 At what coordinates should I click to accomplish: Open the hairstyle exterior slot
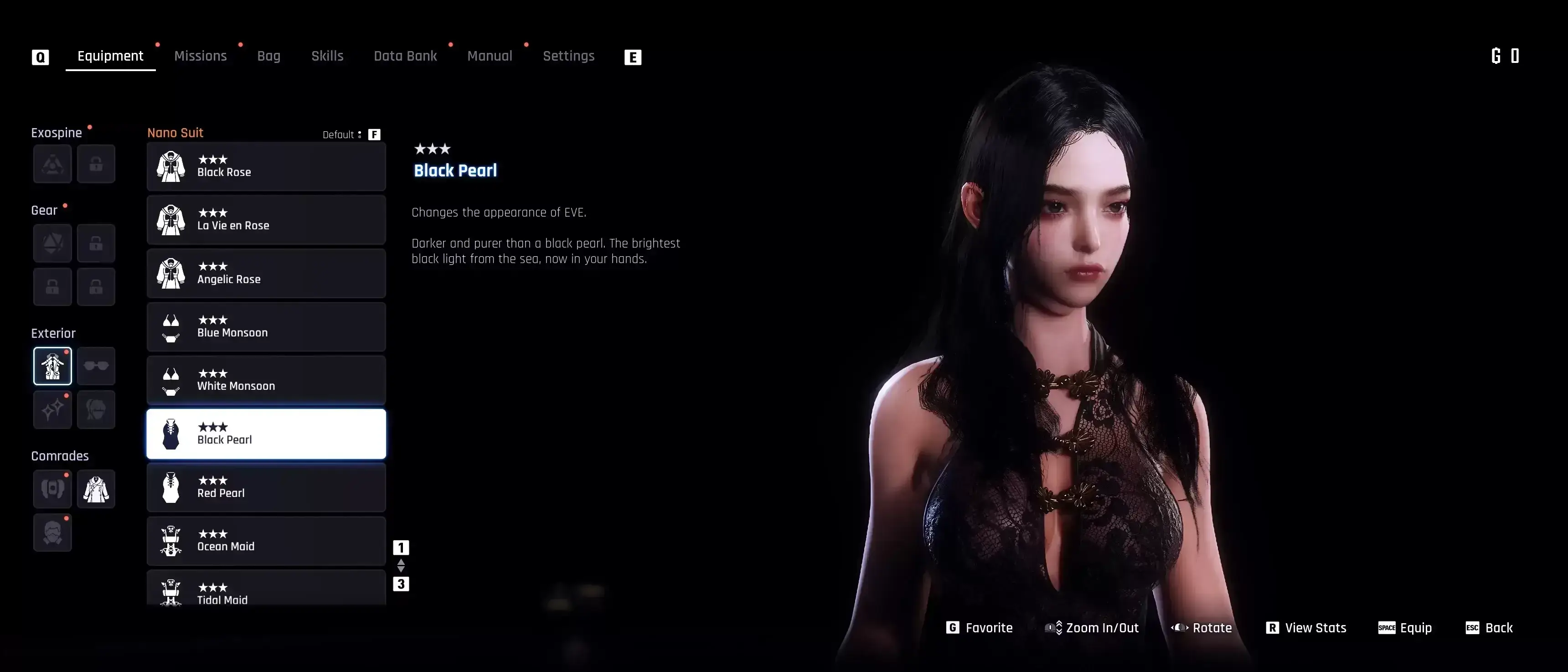(x=96, y=410)
